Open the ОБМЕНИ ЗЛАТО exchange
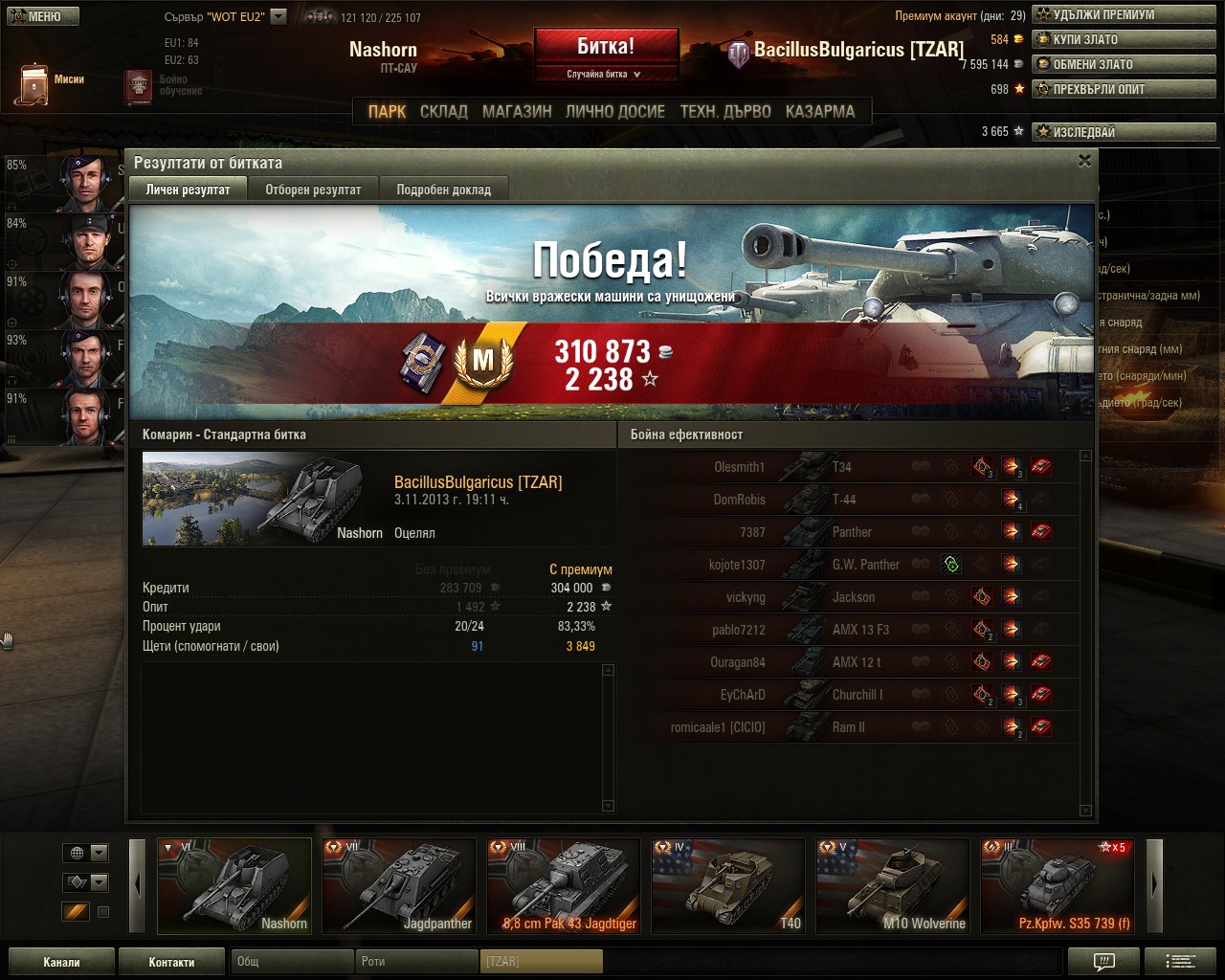 (1124, 64)
